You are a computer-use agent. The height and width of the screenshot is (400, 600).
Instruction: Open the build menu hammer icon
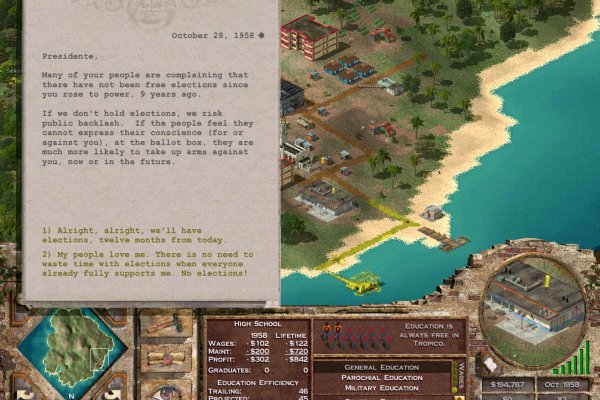tap(165, 323)
